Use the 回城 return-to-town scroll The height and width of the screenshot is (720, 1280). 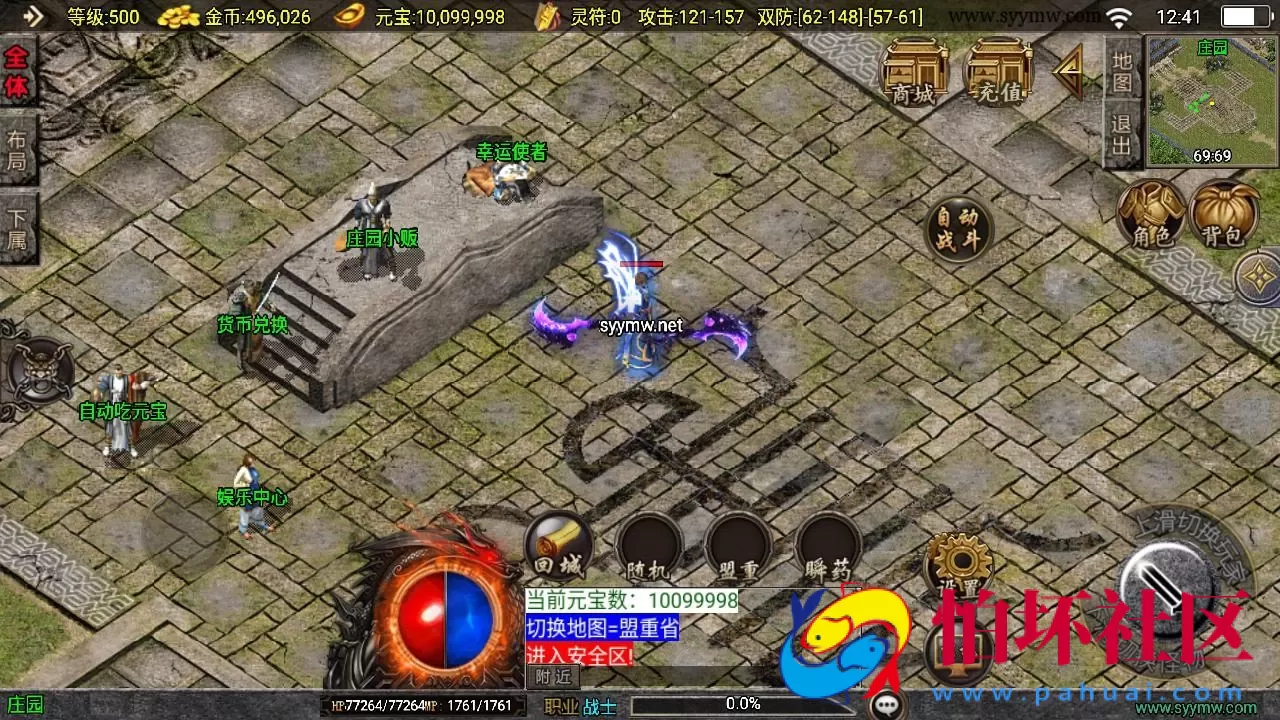pos(556,545)
